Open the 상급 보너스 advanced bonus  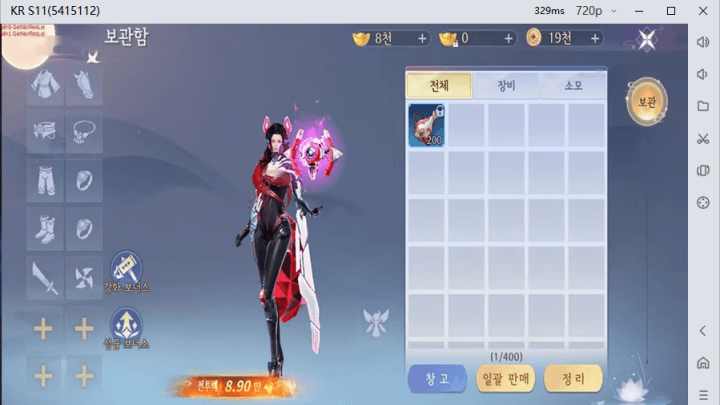pyautogui.click(x=126, y=326)
